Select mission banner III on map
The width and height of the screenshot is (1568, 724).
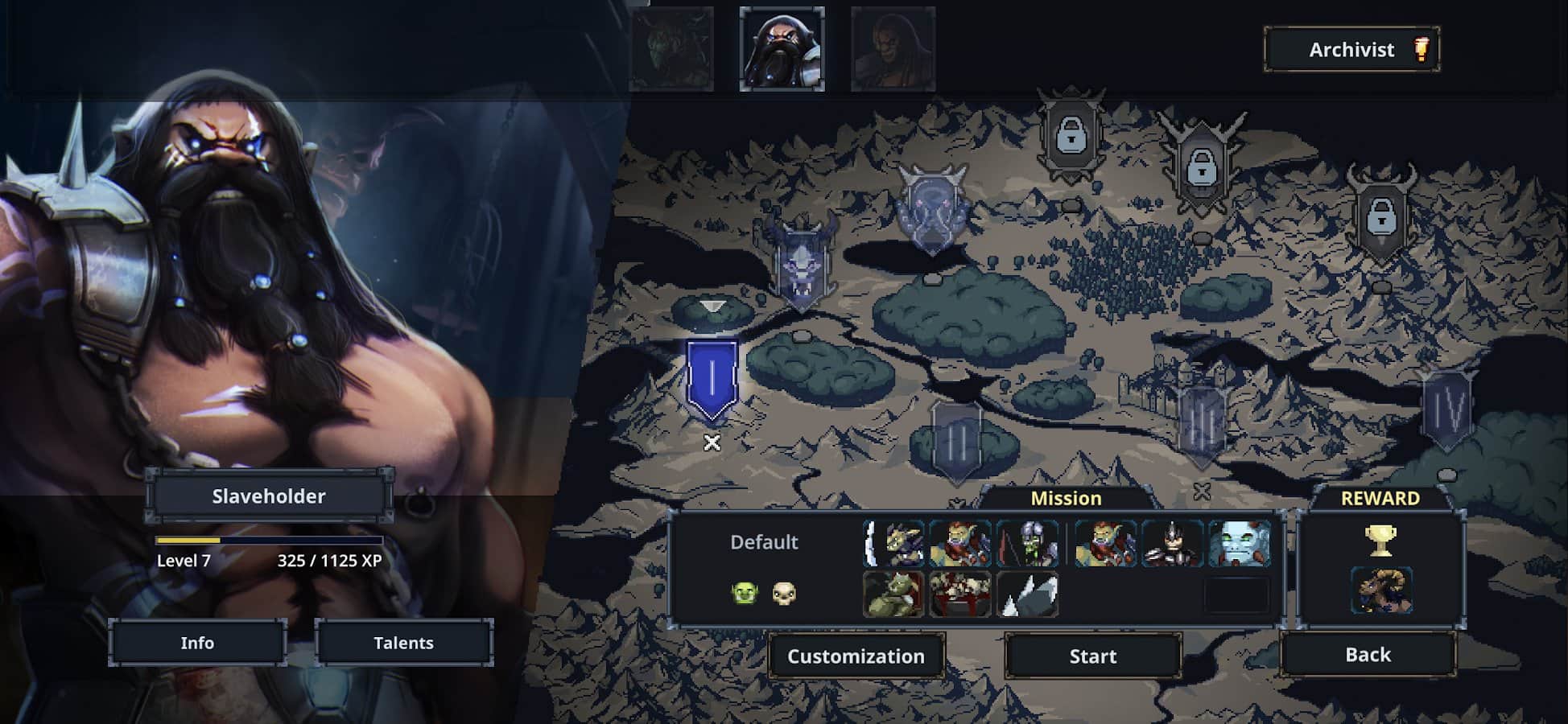(x=1201, y=422)
